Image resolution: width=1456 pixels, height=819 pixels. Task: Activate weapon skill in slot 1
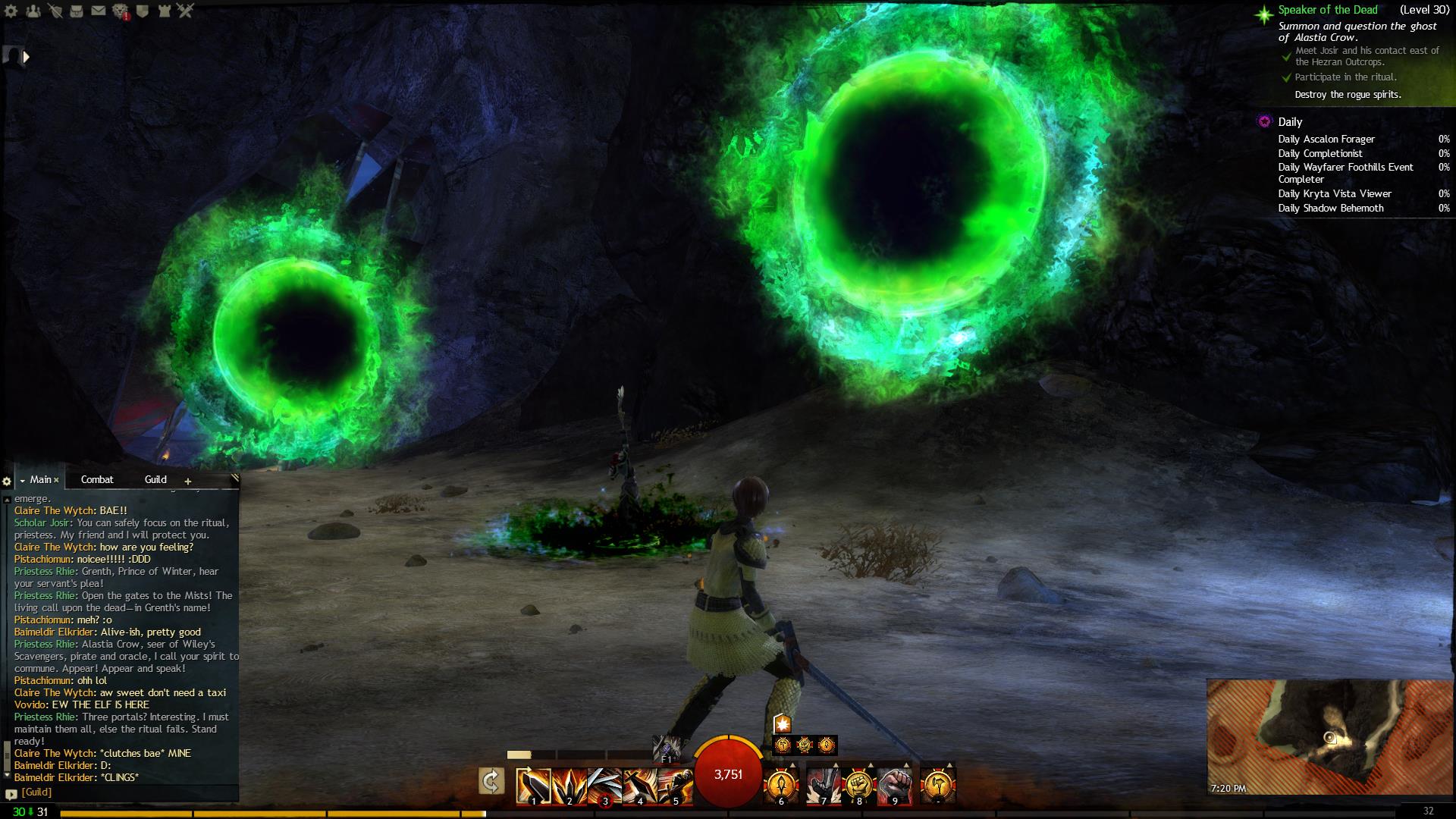coord(533,786)
